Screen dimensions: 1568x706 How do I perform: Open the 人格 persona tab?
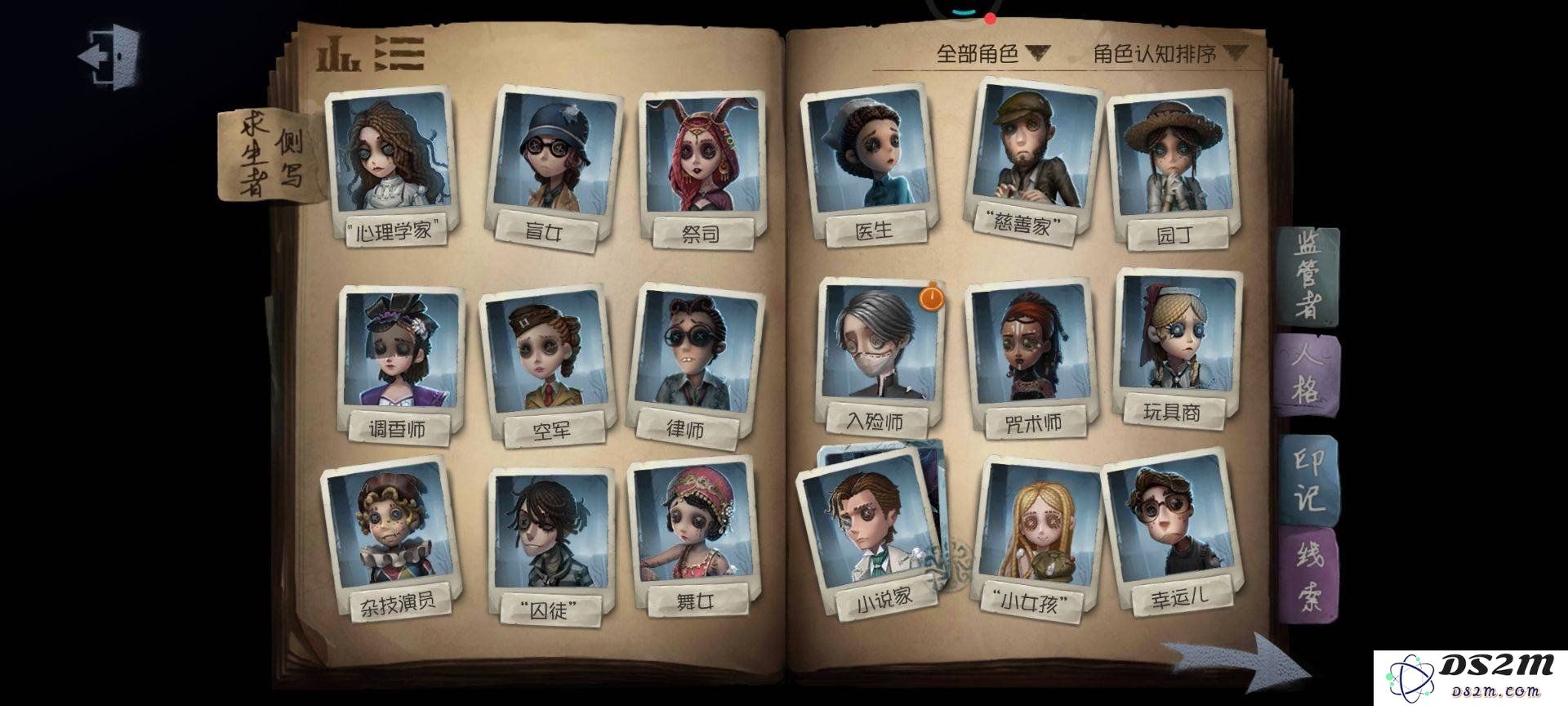(x=1305, y=374)
